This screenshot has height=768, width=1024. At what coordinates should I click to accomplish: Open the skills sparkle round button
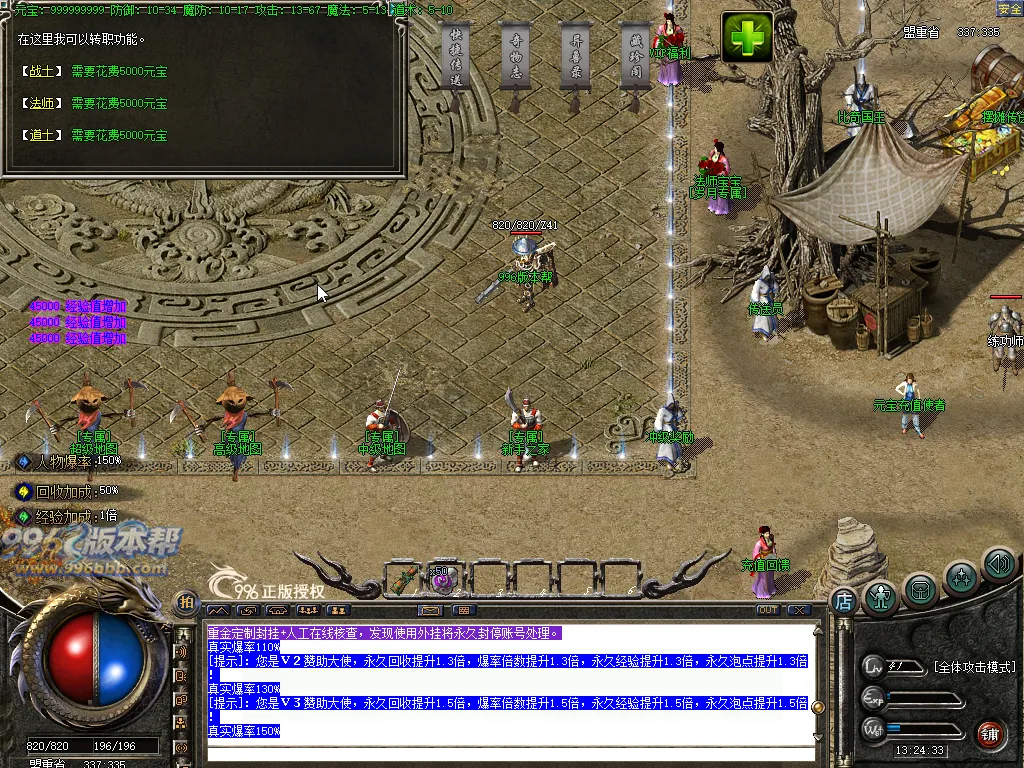coord(962,577)
